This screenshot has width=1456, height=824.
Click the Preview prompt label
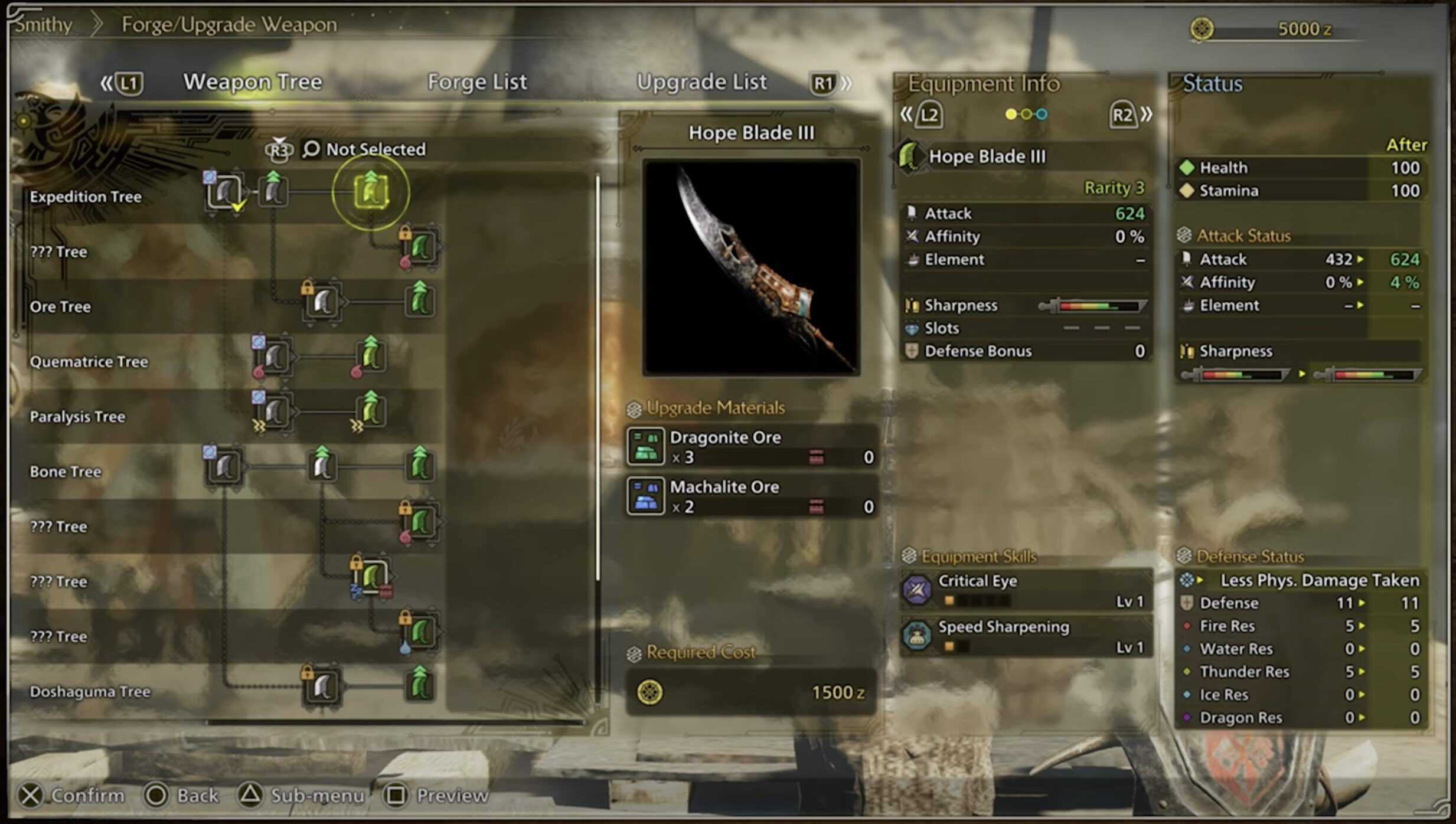click(452, 796)
